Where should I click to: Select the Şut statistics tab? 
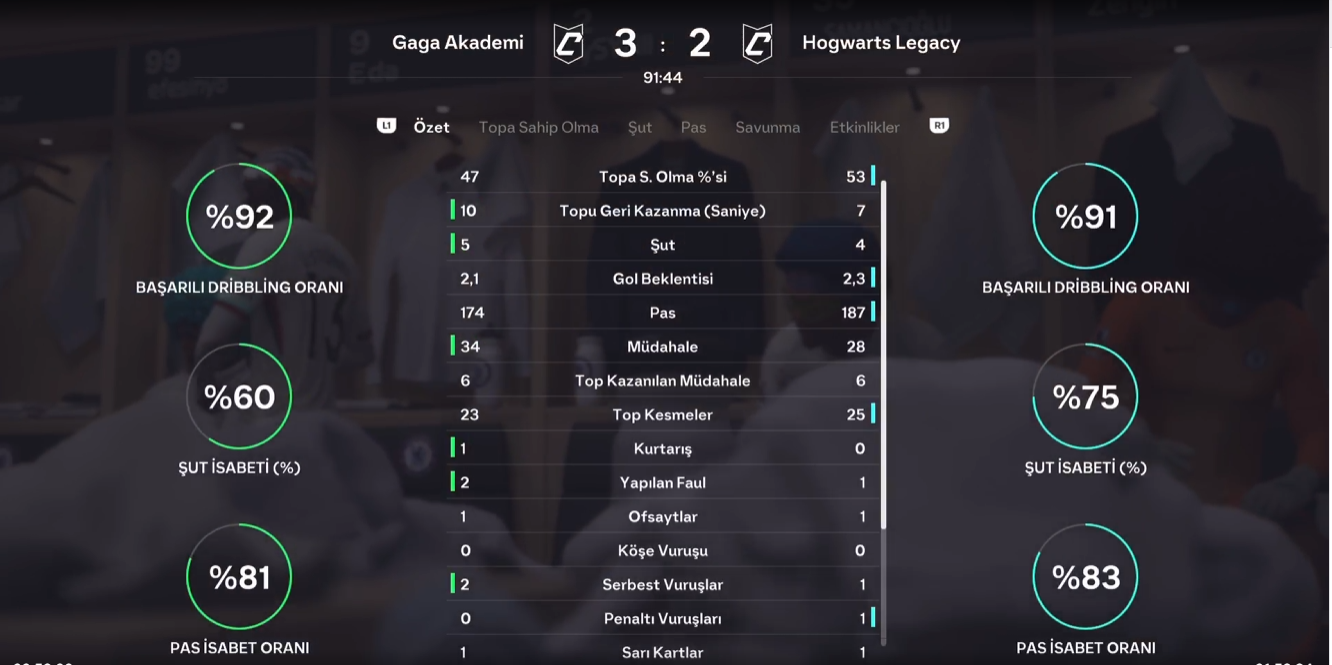640,127
